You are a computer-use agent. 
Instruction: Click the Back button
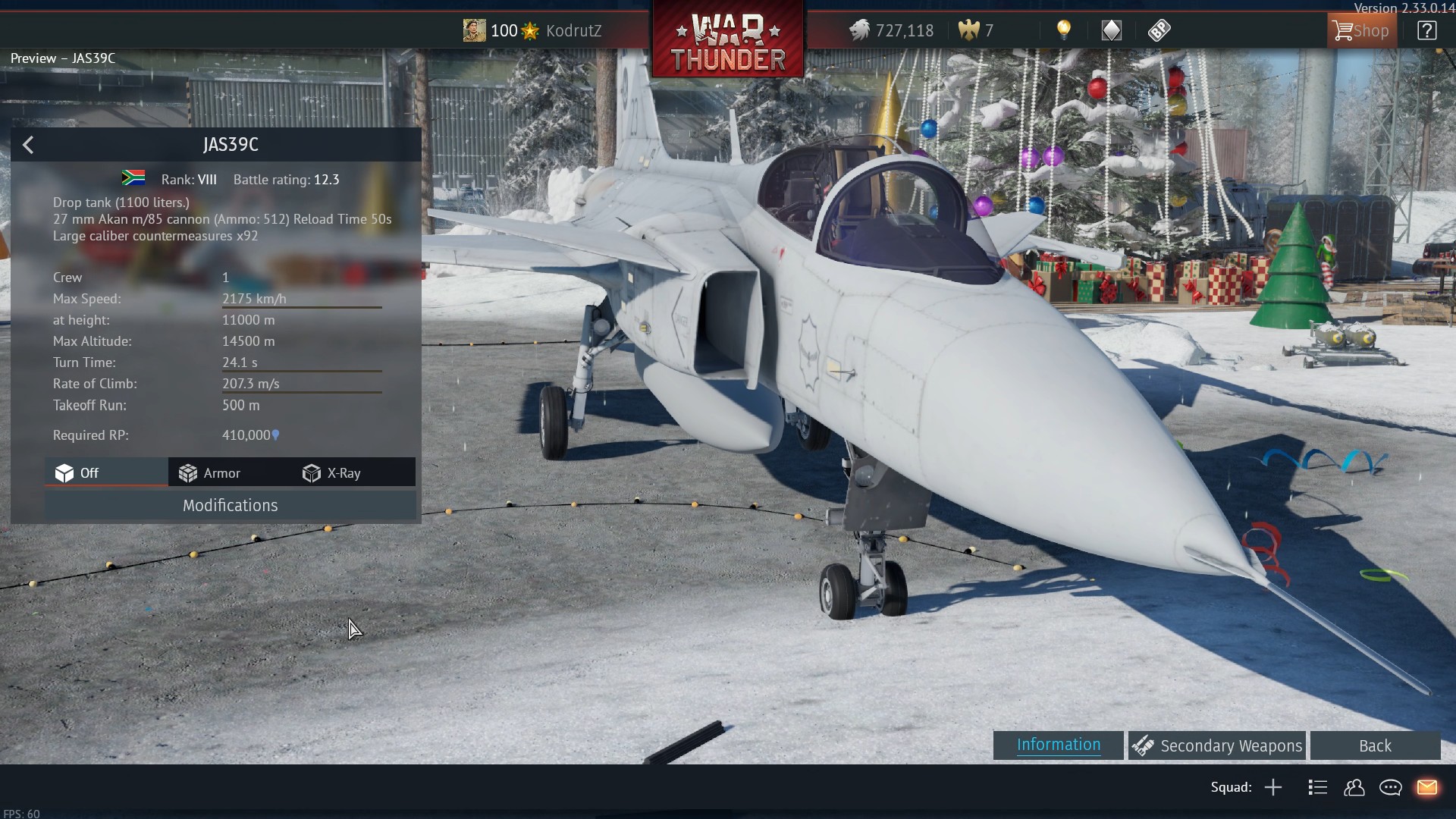click(x=1375, y=746)
